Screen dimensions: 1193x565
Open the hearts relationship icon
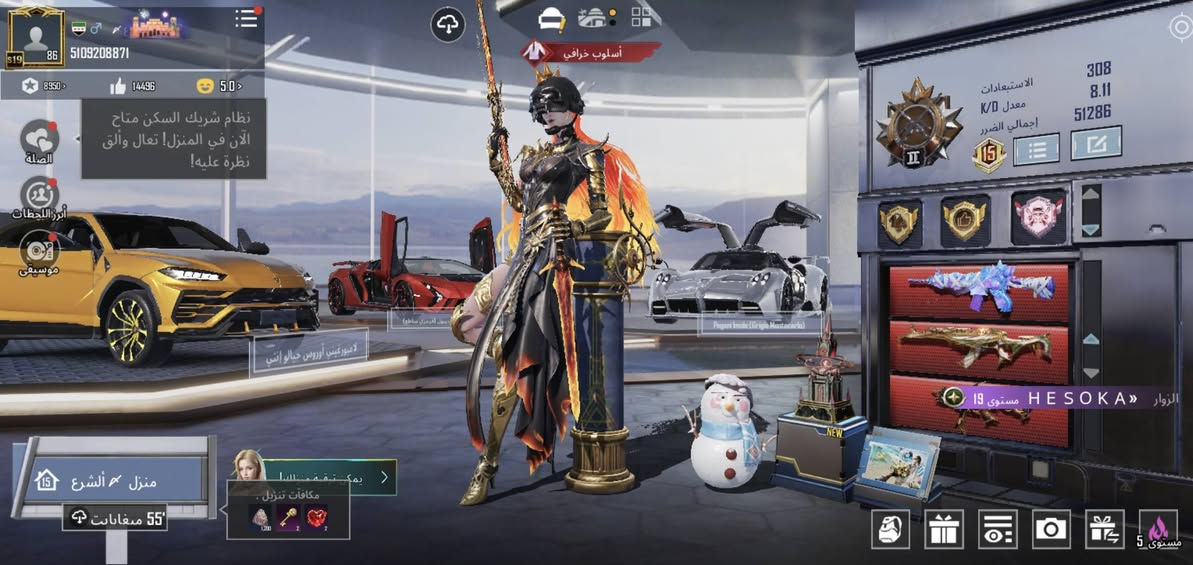coord(39,140)
